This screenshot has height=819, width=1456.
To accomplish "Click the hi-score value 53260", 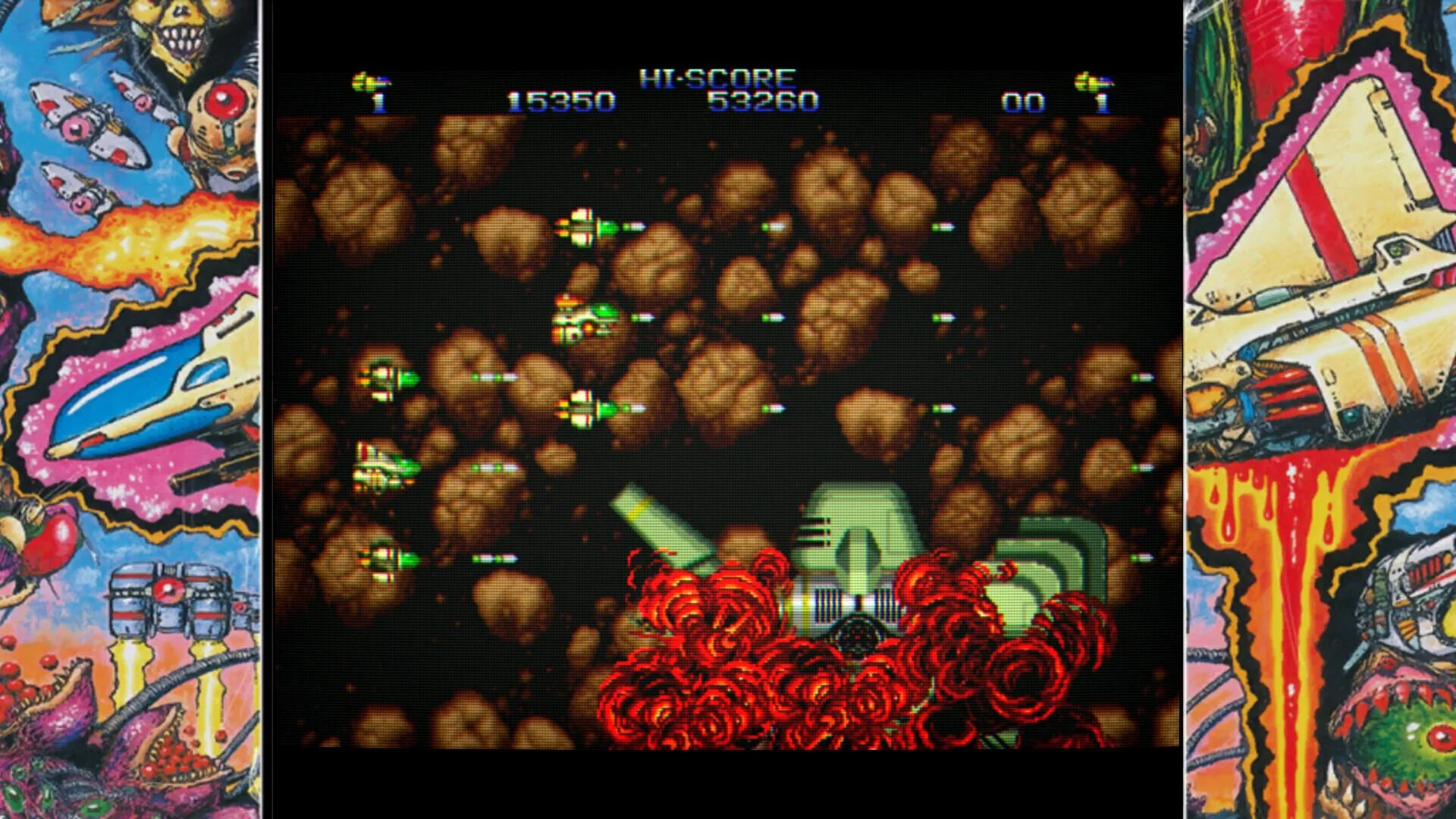I will [x=762, y=99].
